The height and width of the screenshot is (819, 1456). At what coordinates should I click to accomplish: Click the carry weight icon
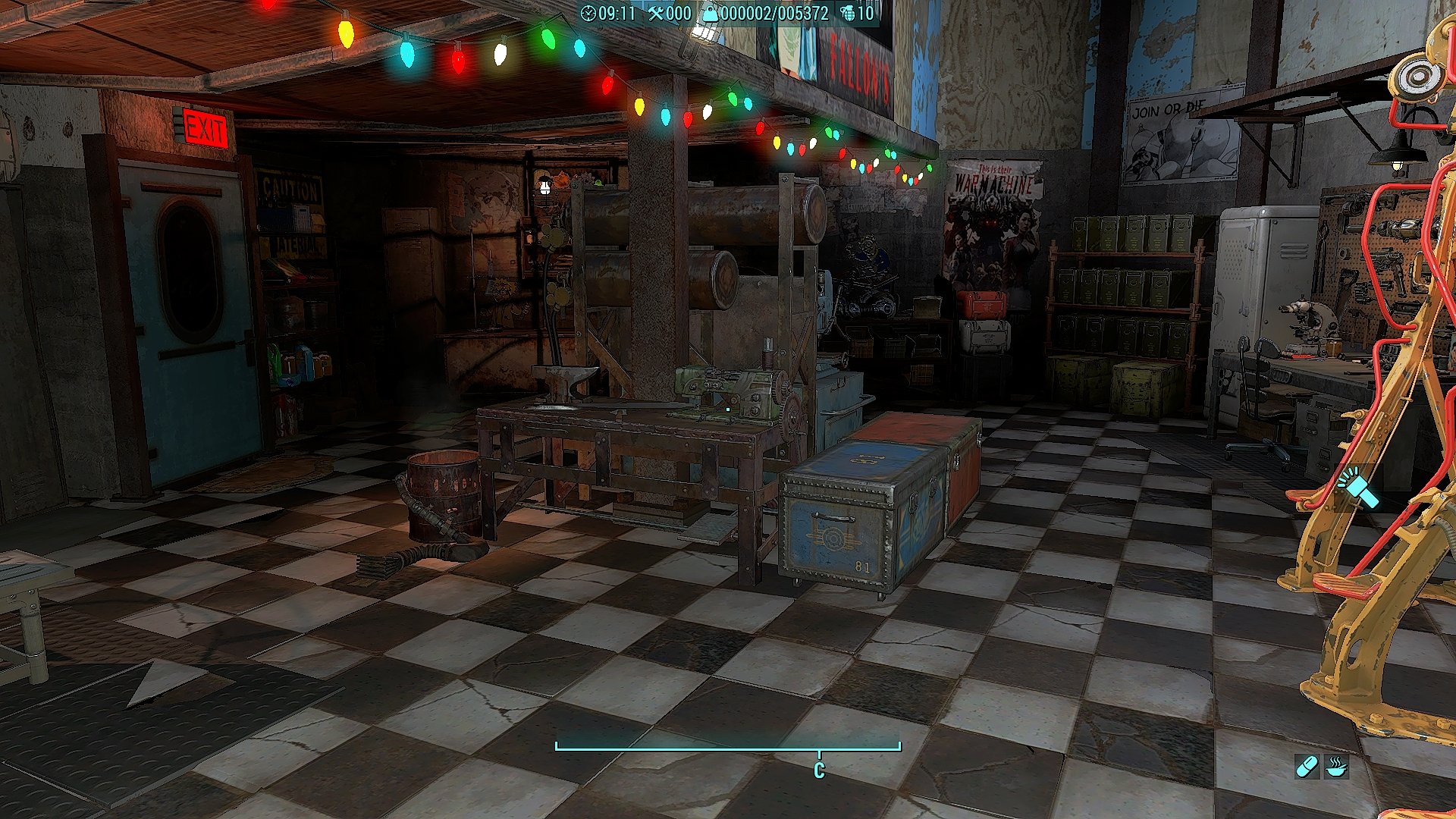click(710, 13)
